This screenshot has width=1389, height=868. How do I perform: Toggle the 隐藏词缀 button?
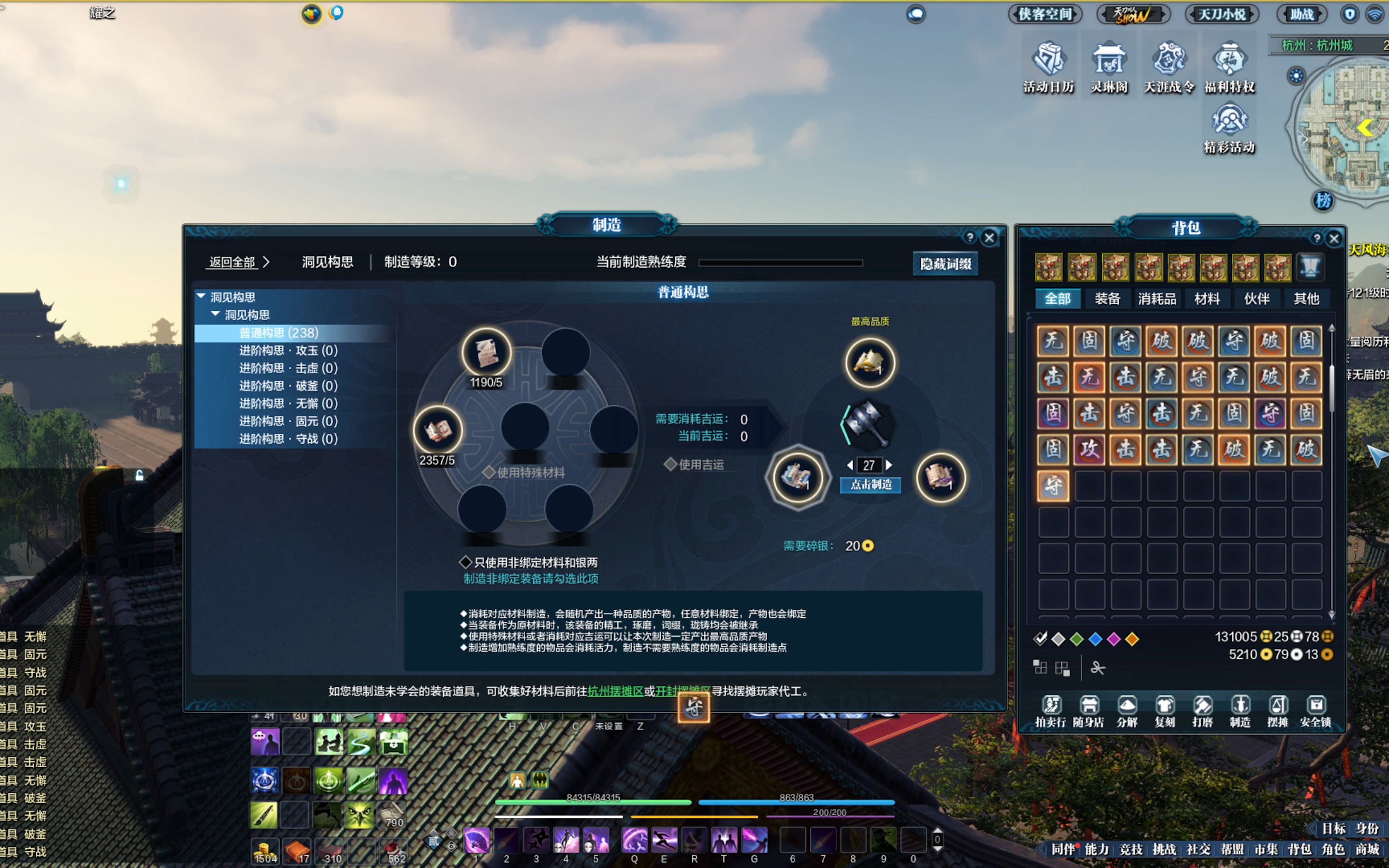945,264
